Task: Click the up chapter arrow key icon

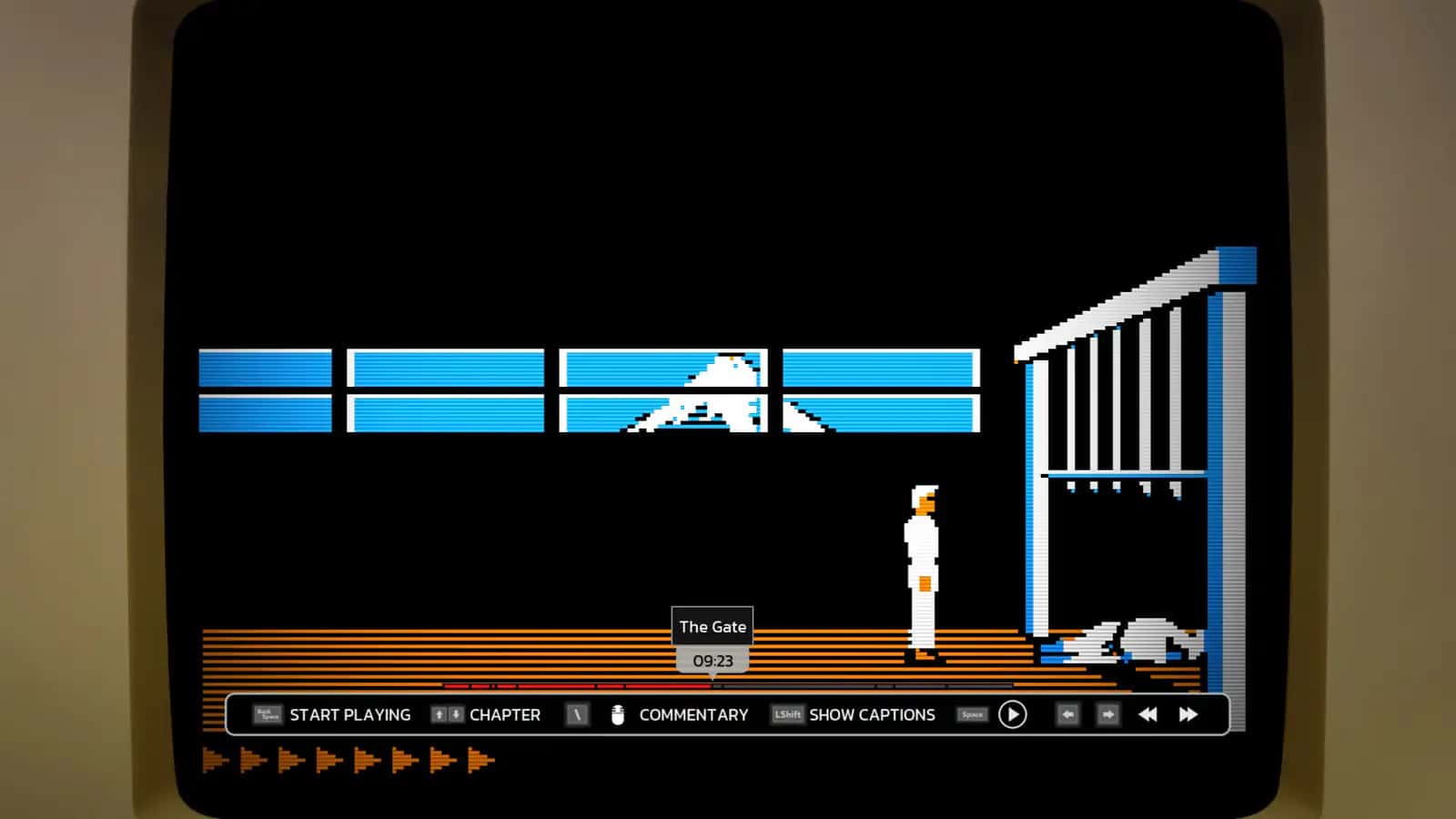Action: pyautogui.click(x=437, y=714)
